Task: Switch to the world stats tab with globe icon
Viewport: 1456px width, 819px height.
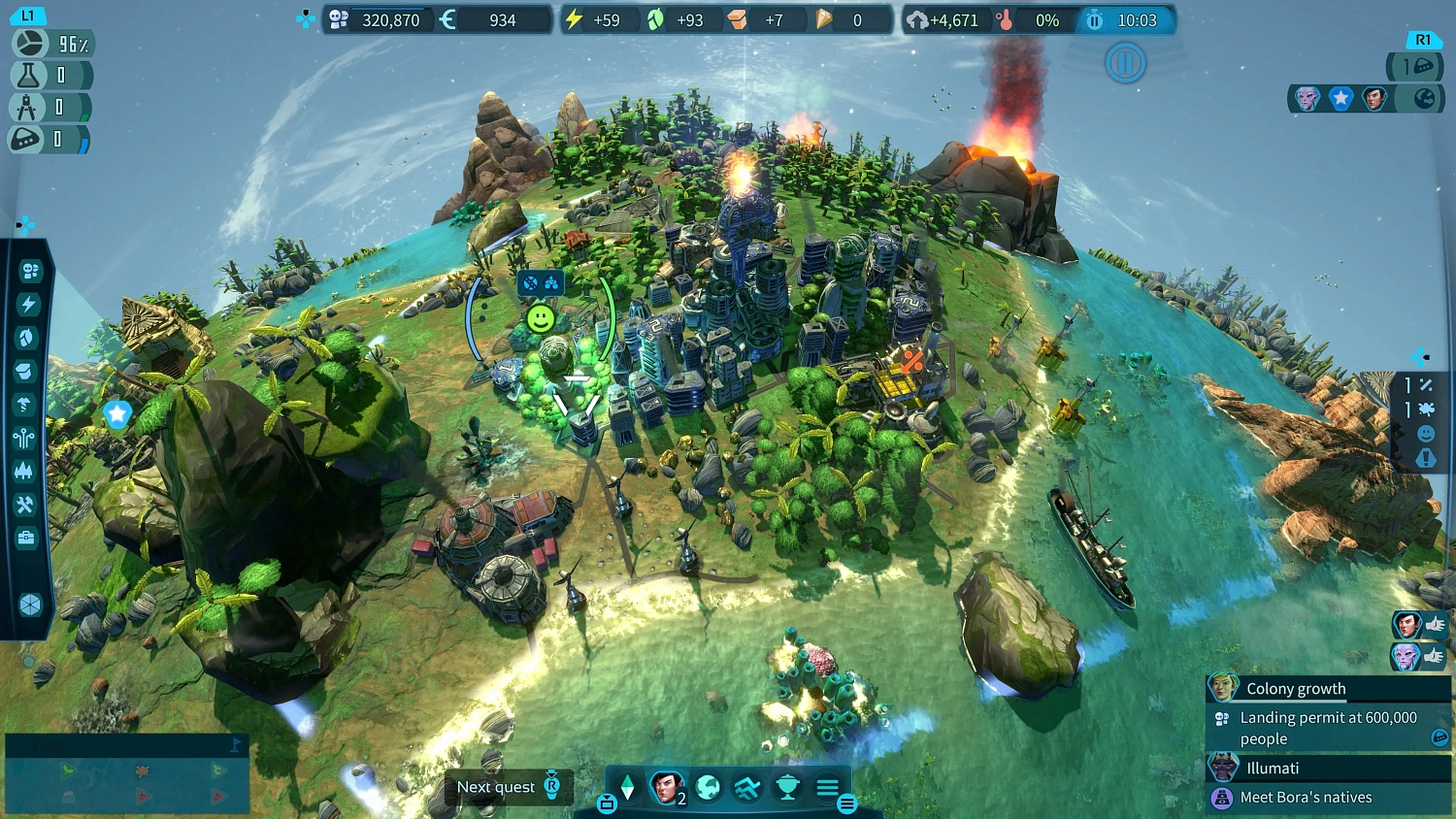Action: [708, 787]
